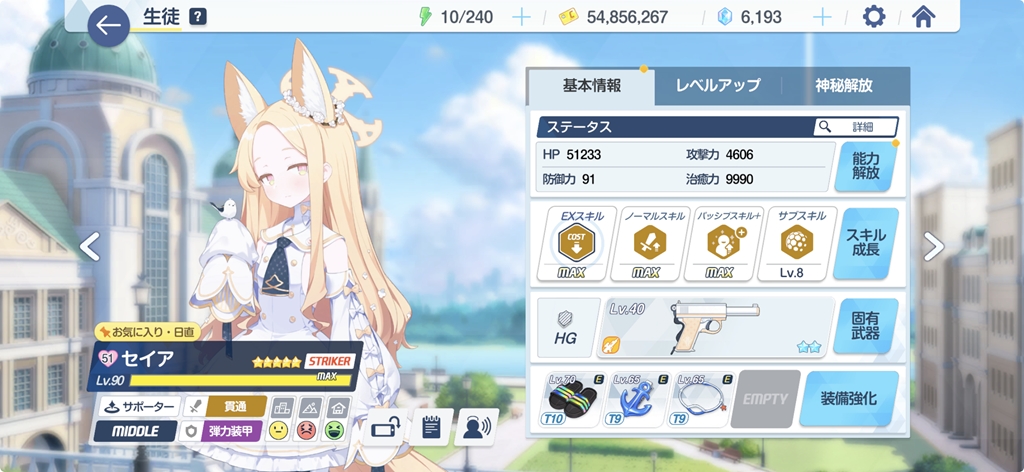Show status 詳細 details
This screenshot has width=1024, height=472.
point(856,127)
